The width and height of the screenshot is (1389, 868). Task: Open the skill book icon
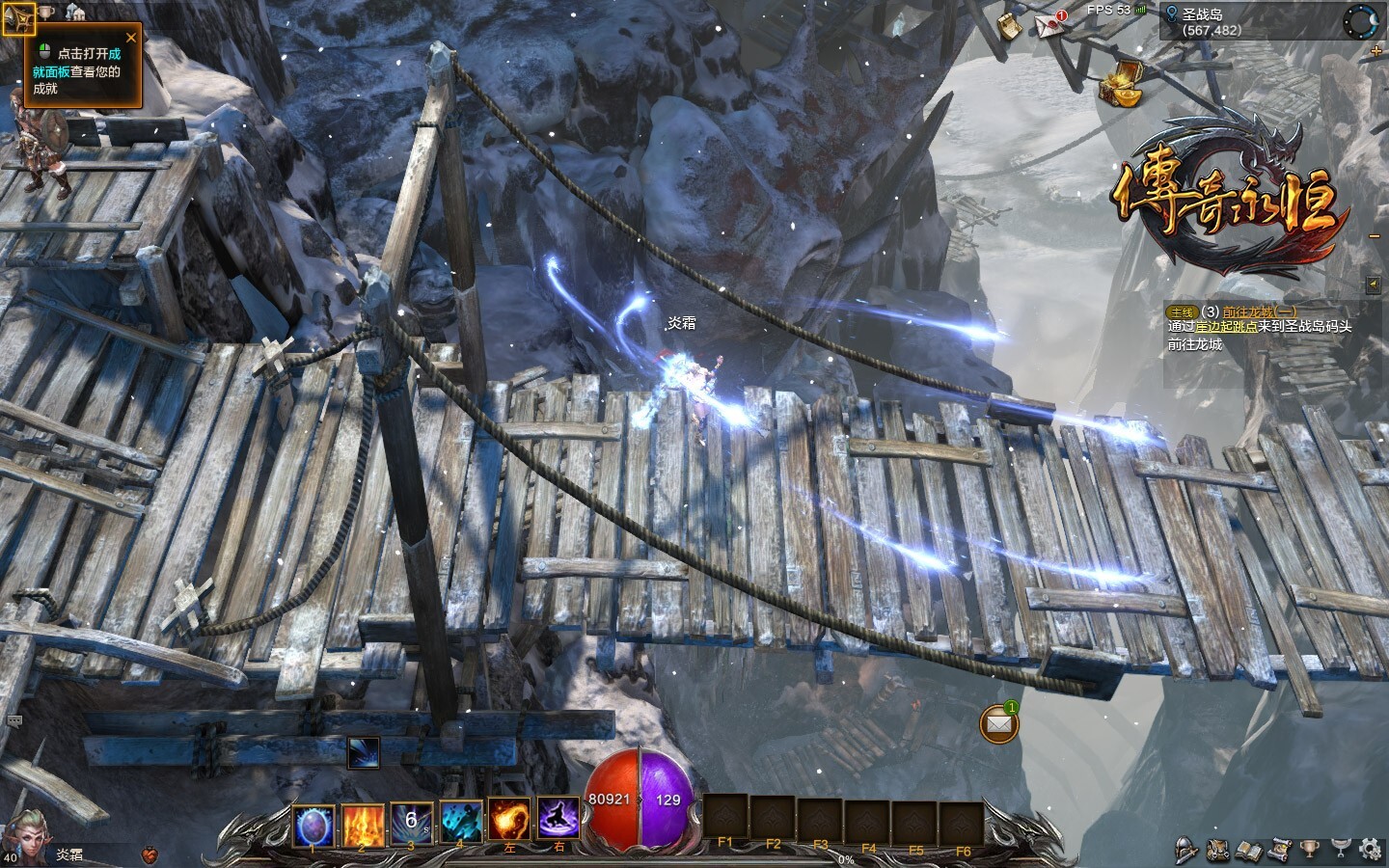[1249, 849]
